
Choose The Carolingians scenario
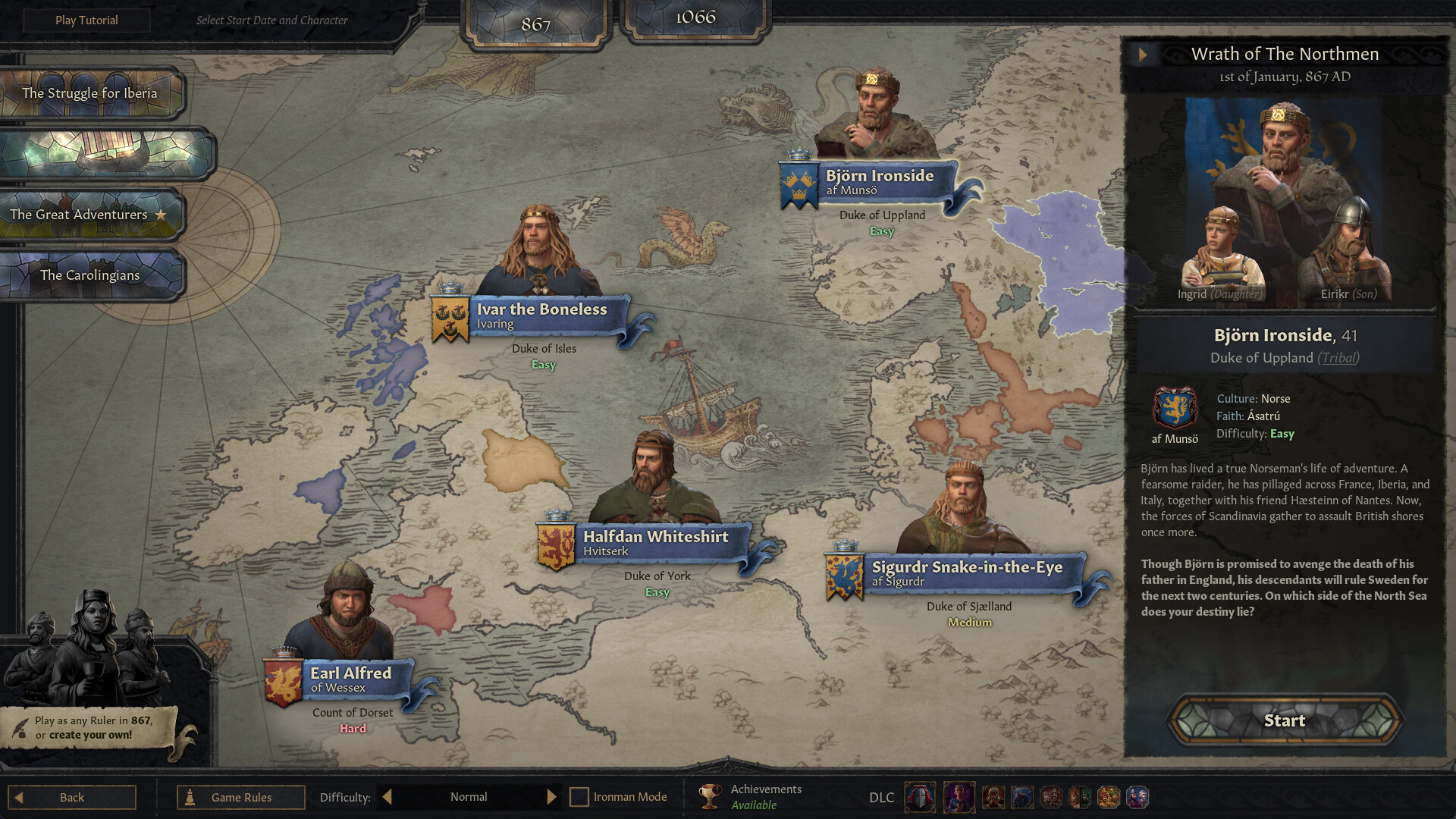coord(91,275)
